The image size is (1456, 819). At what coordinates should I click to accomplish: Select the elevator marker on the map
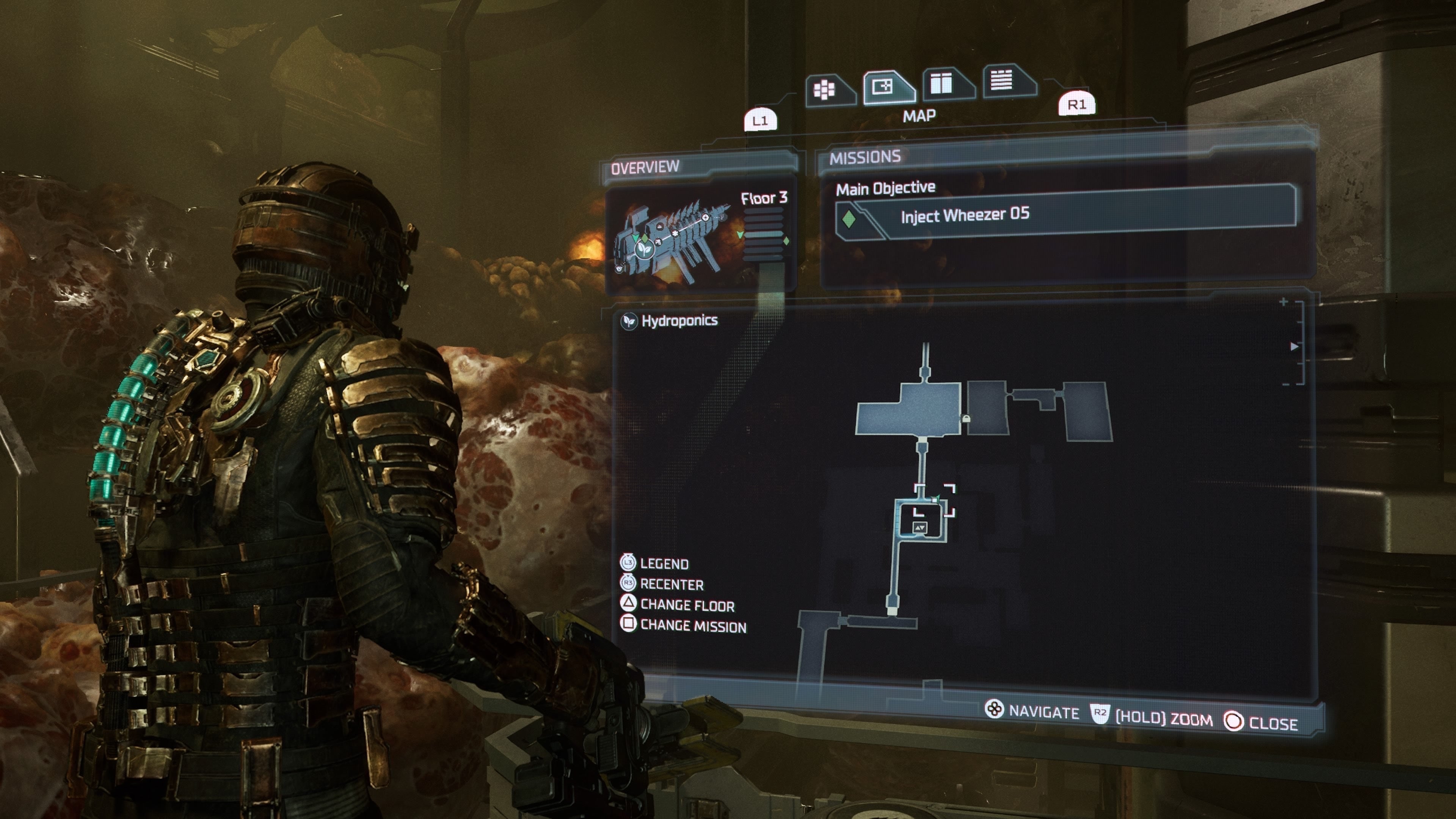[x=919, y=527]
